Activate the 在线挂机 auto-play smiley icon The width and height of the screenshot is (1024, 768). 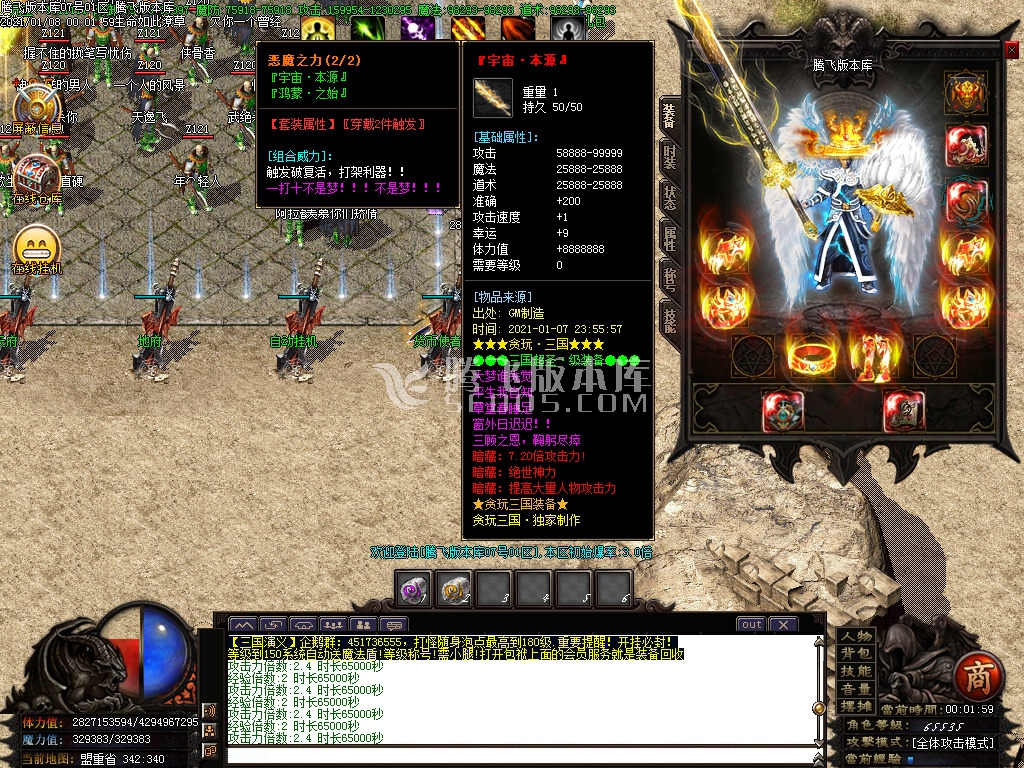(x=37, y=245)
